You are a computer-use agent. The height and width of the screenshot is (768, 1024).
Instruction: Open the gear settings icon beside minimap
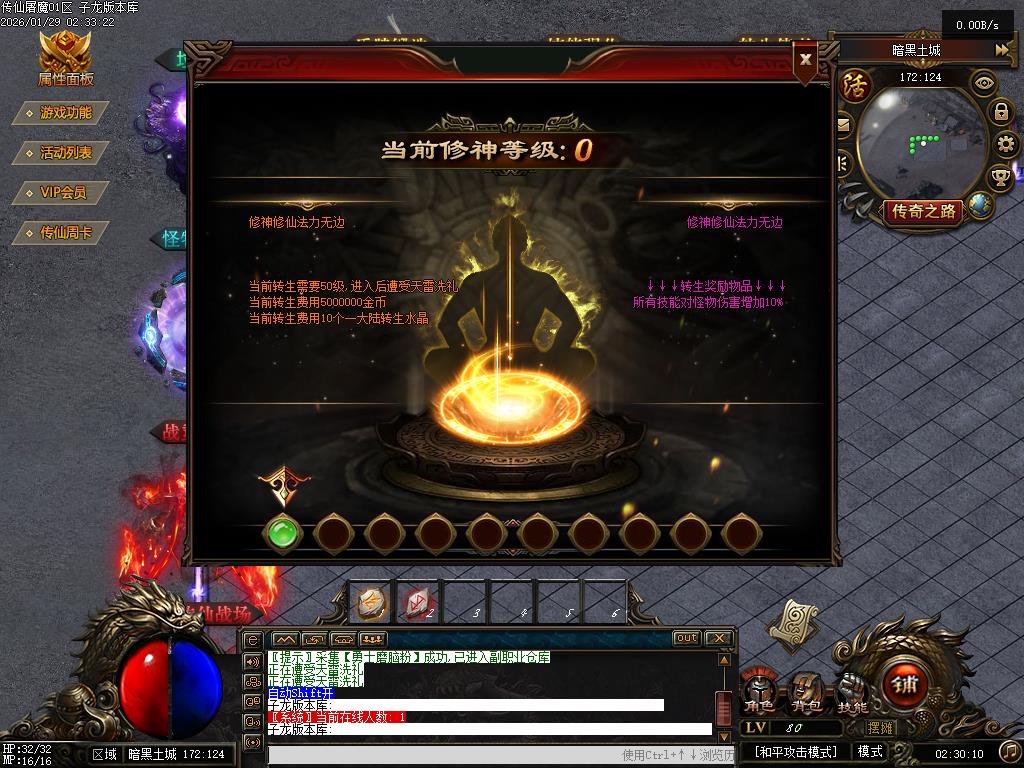point(1005,144)
